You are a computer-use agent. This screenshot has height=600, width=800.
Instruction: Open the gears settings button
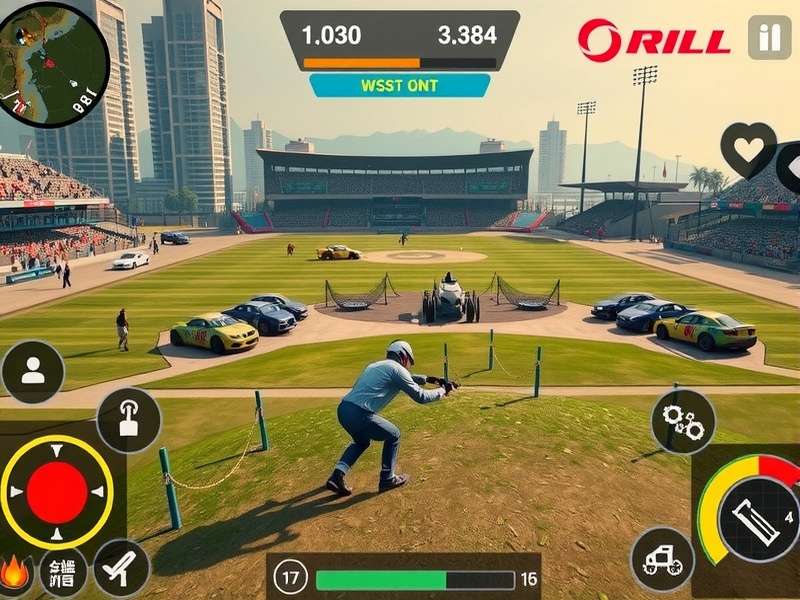[x=684, y=422]
